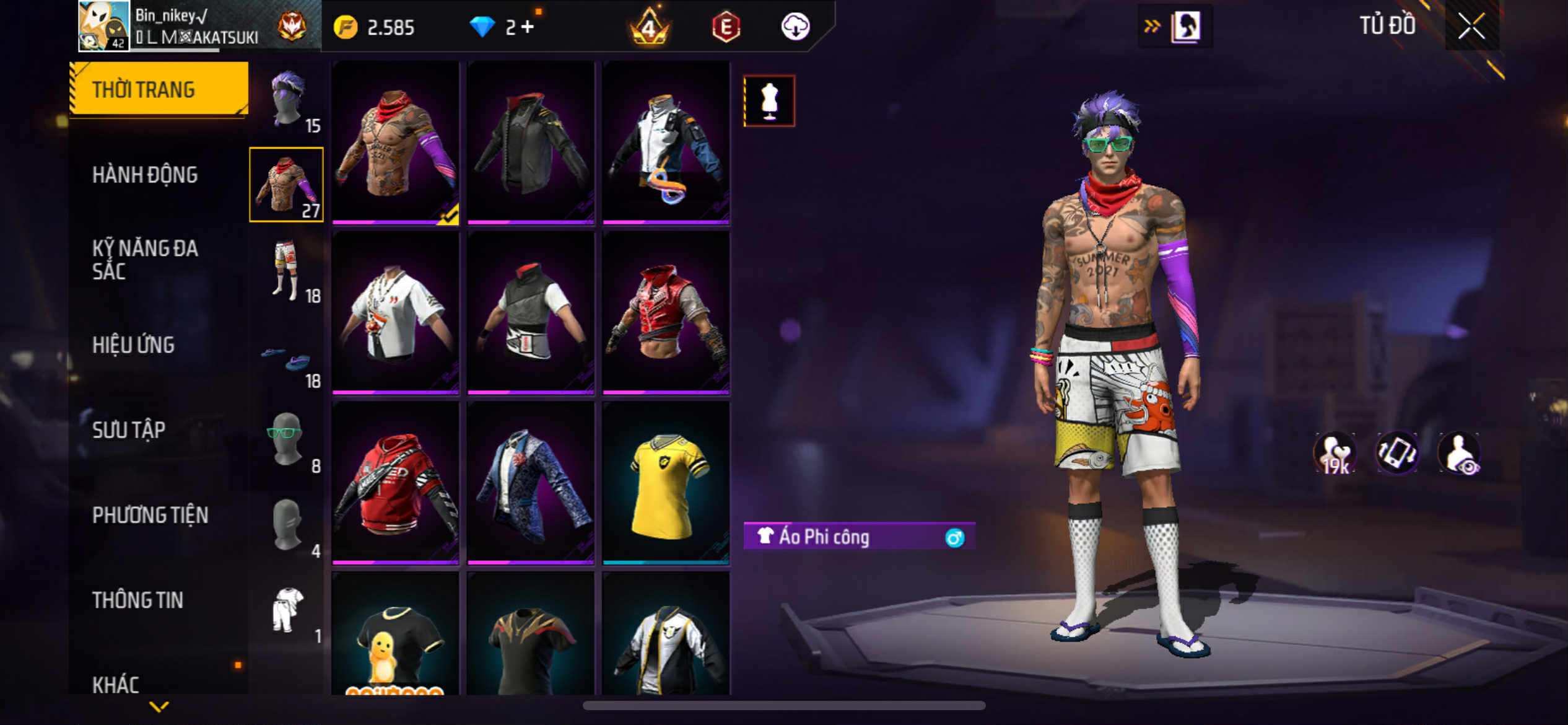This screenshot has height=725, width=1568.
Task: Add diamonds using the plus button
Action: pos(527,27)
